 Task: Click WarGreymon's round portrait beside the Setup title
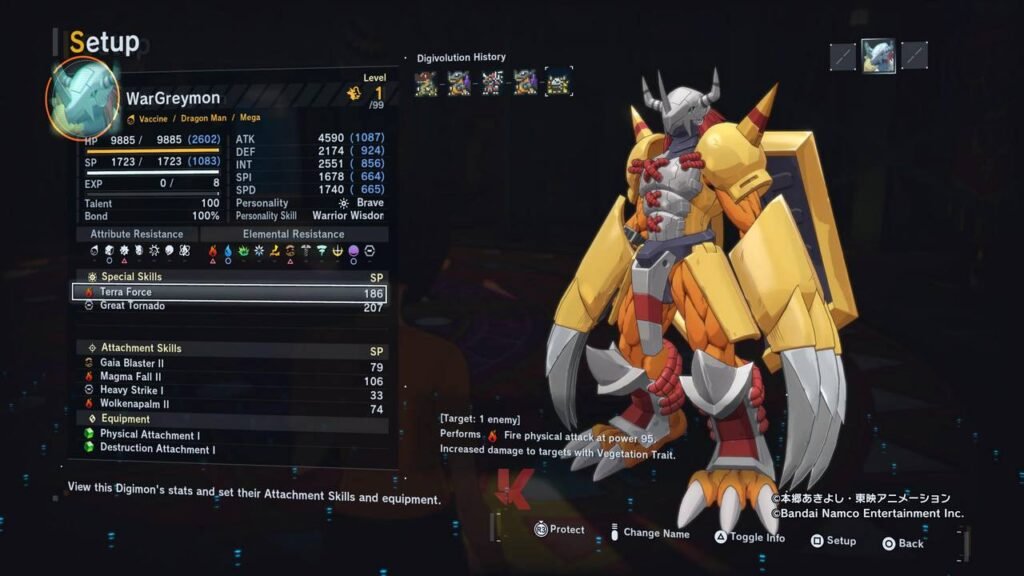click(83, 97)
